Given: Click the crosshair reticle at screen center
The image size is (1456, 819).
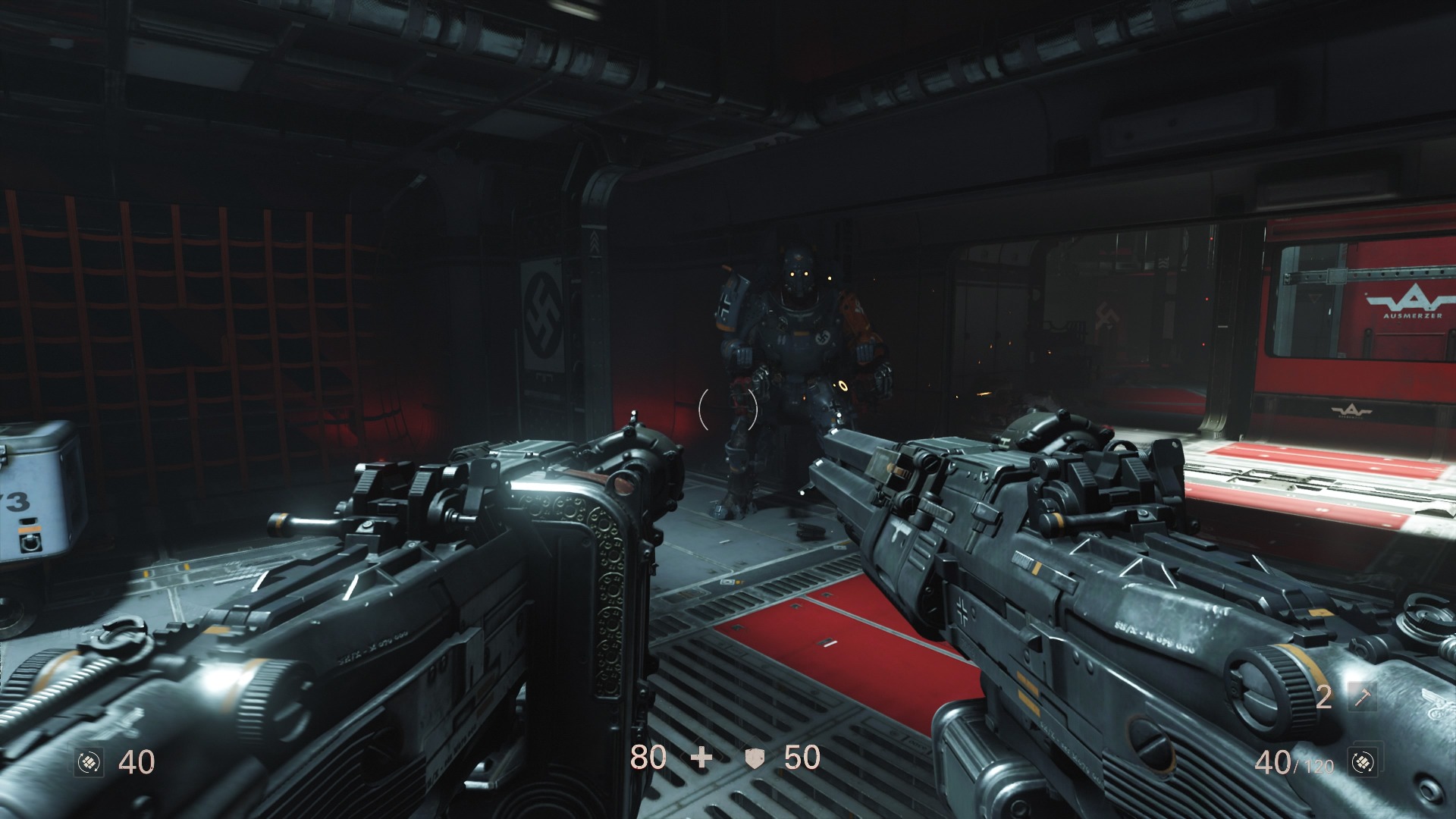Looking at the screenshot, I should 728,409.
